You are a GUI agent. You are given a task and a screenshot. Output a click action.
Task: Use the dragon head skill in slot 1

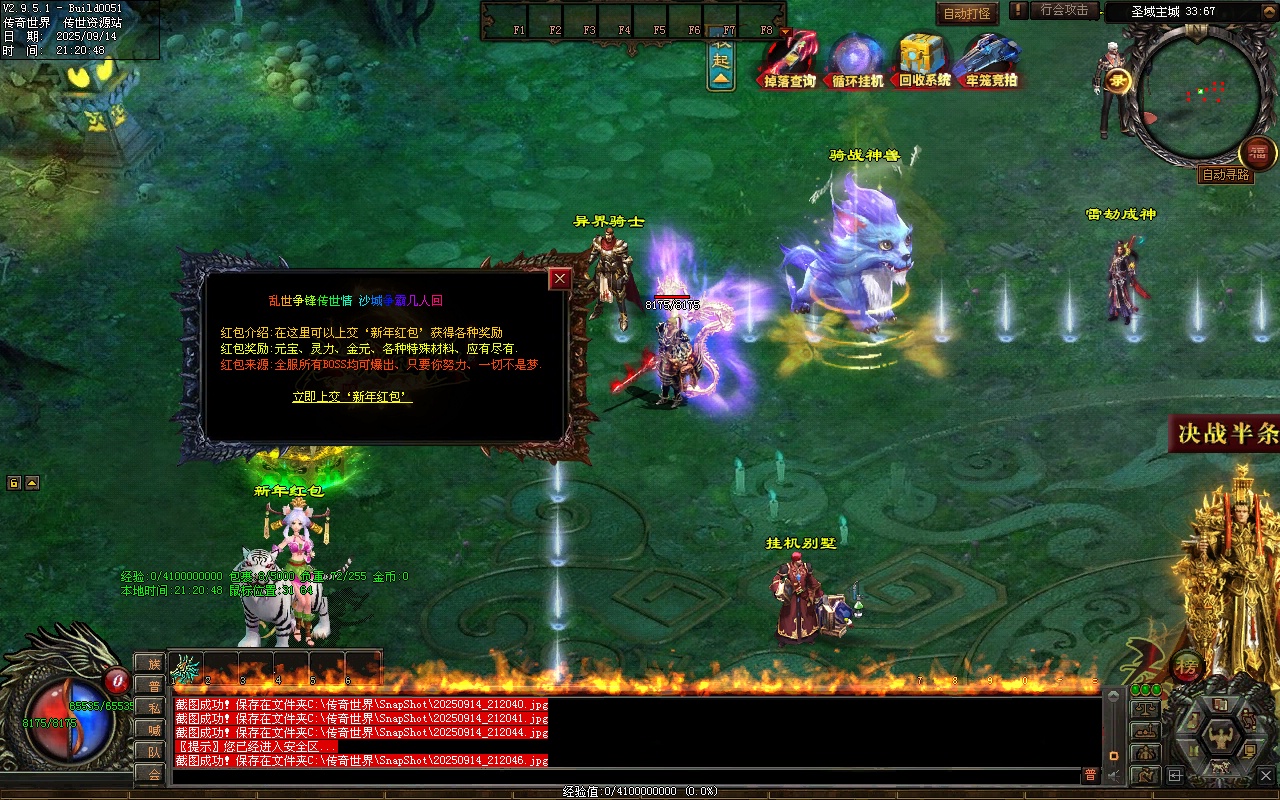[x=186, y=668]
